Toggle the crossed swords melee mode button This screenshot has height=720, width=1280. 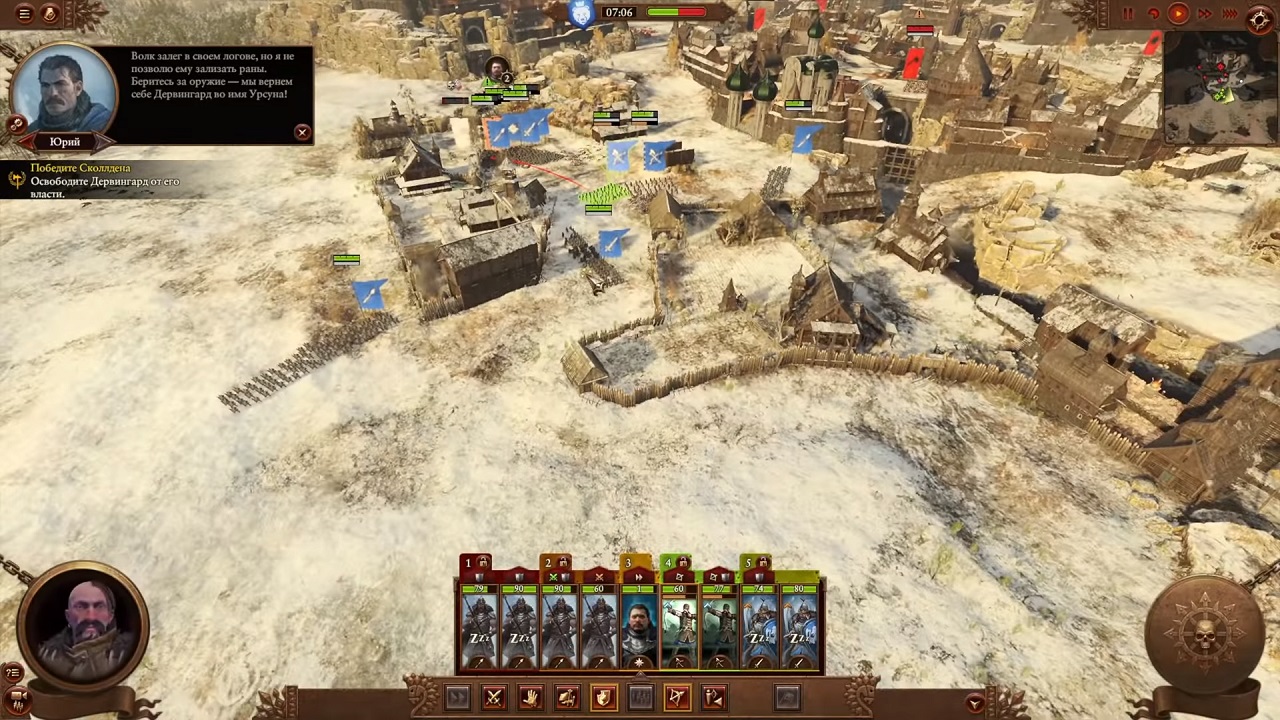pos(493,698)
